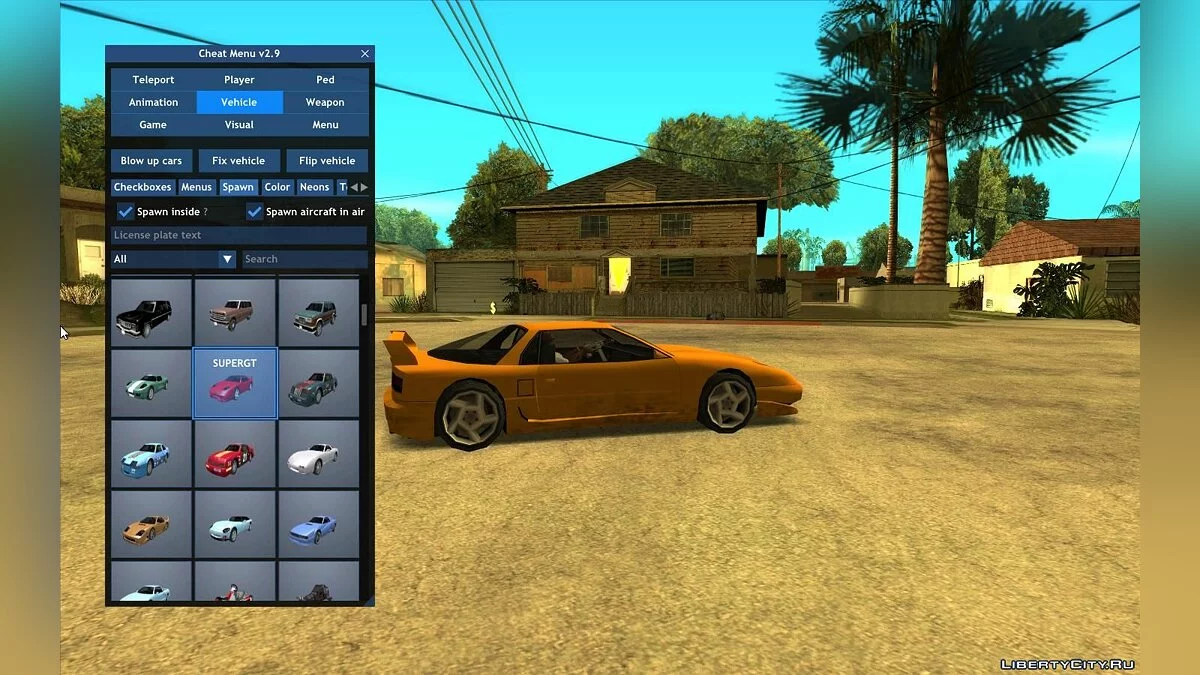1200x675 pixels.
Task: Activate the Flip vehicle button
Action: point(327,161)
